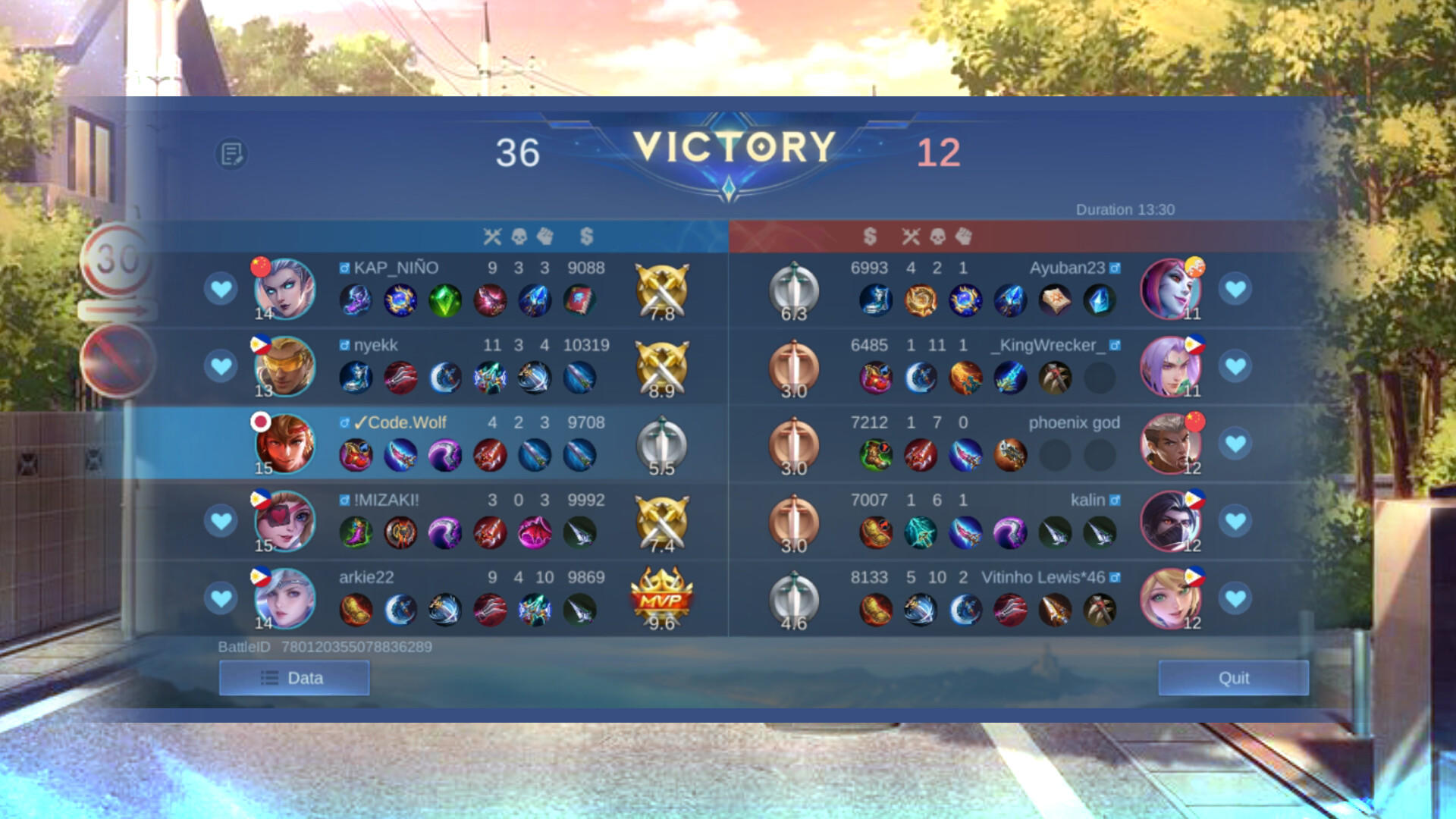Click the dollar gold icon in red team header

(869, 236)
